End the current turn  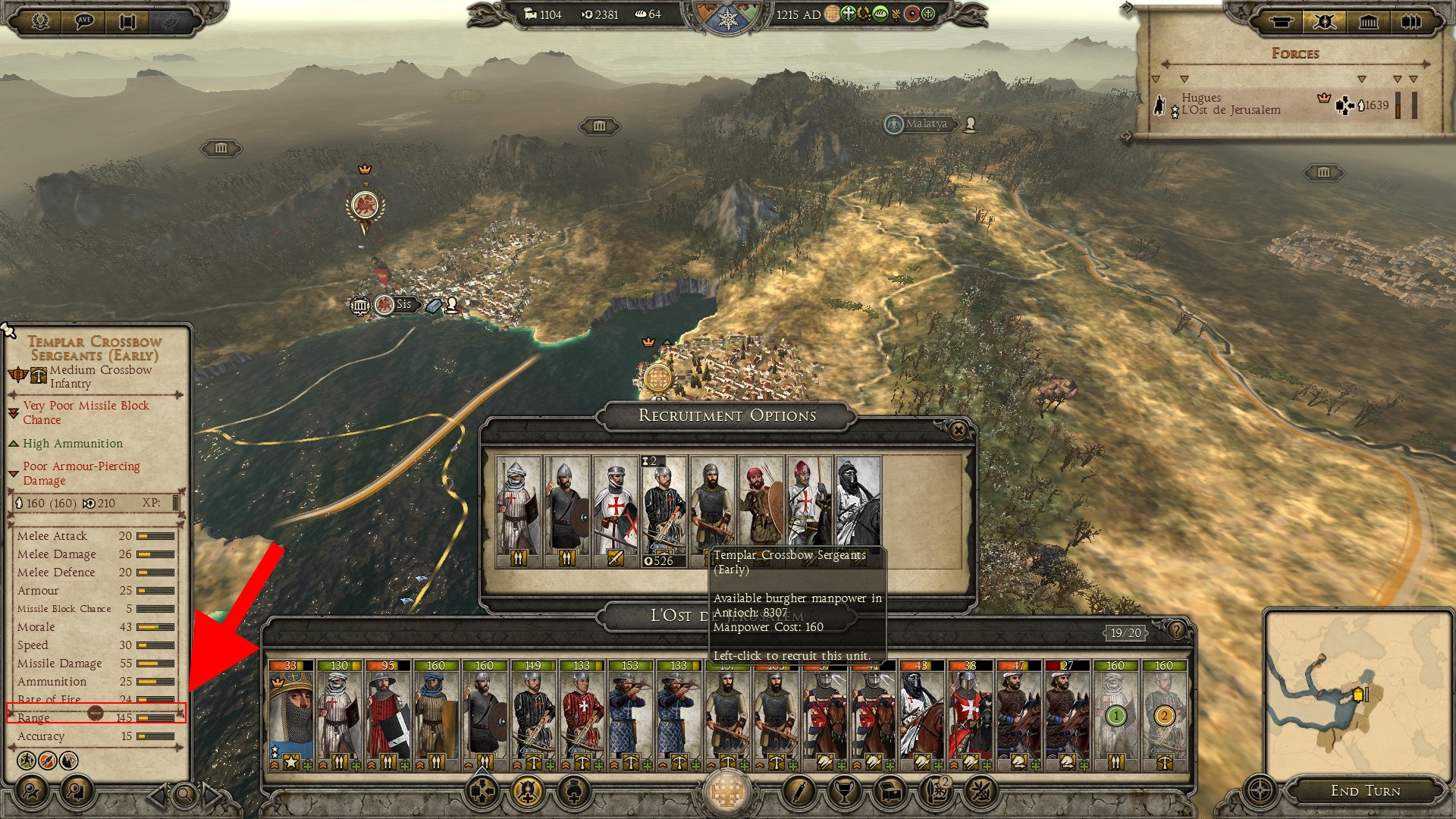tap(1365, 791)
